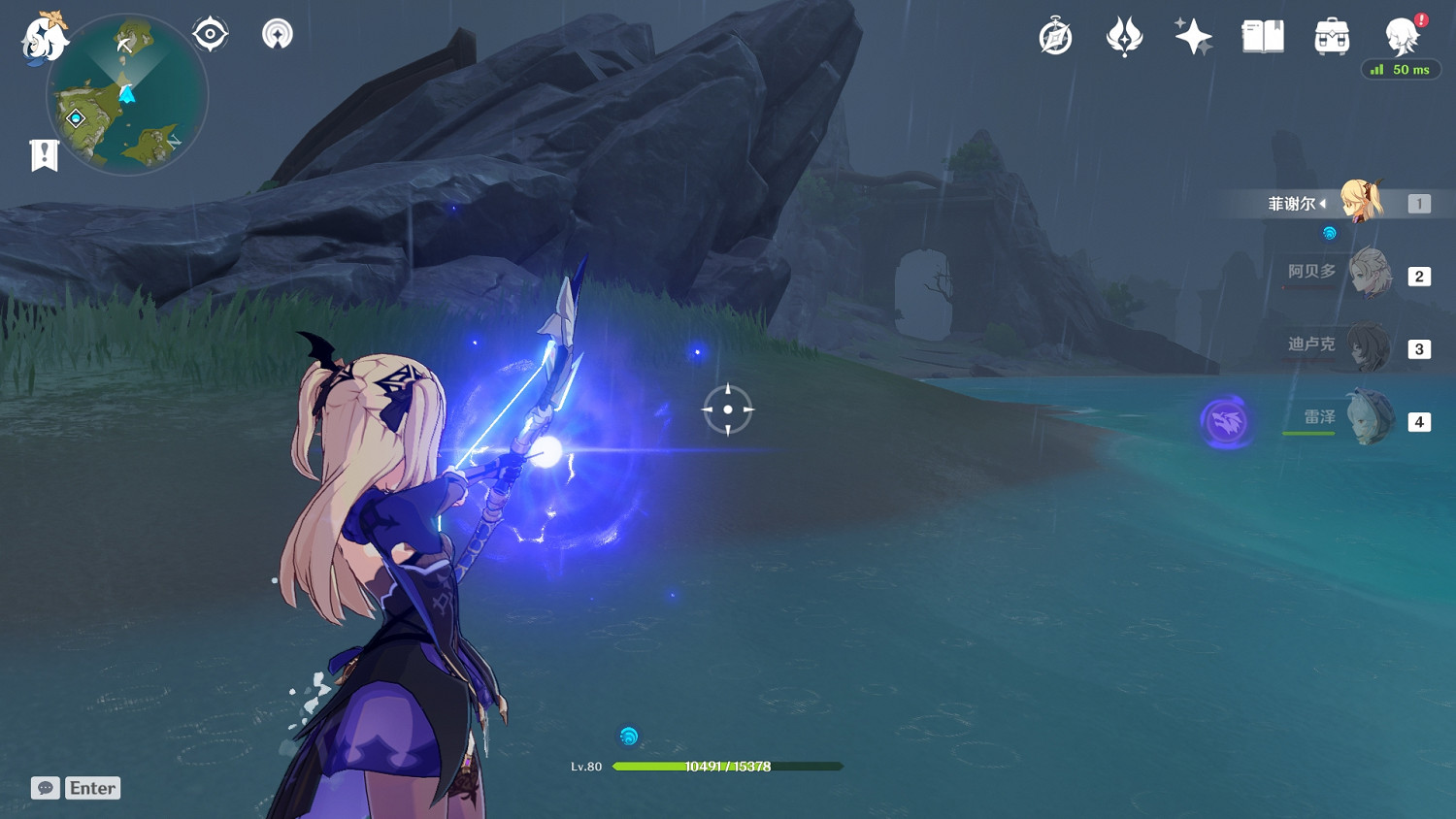Open the Paimon menu icon
This screenshot has width=1456, height=819.
[x=44, y=38]
